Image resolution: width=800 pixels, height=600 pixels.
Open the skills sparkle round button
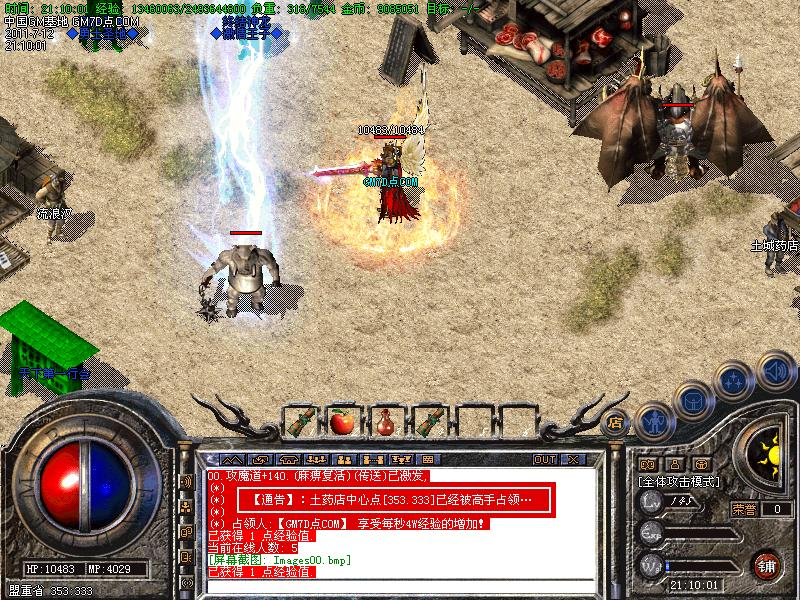[x=733, y=381]
